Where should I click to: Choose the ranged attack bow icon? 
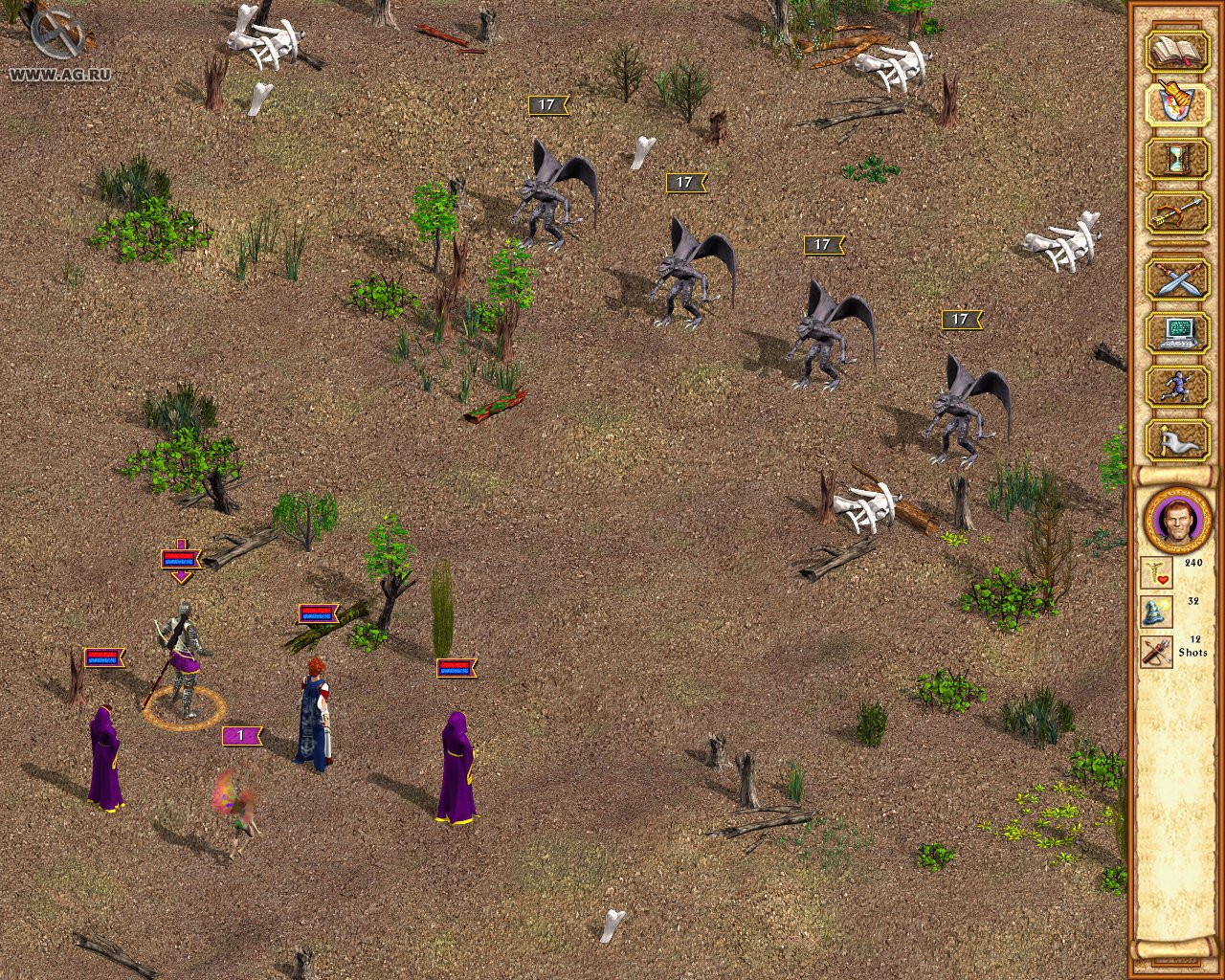tap(1177, 212)
